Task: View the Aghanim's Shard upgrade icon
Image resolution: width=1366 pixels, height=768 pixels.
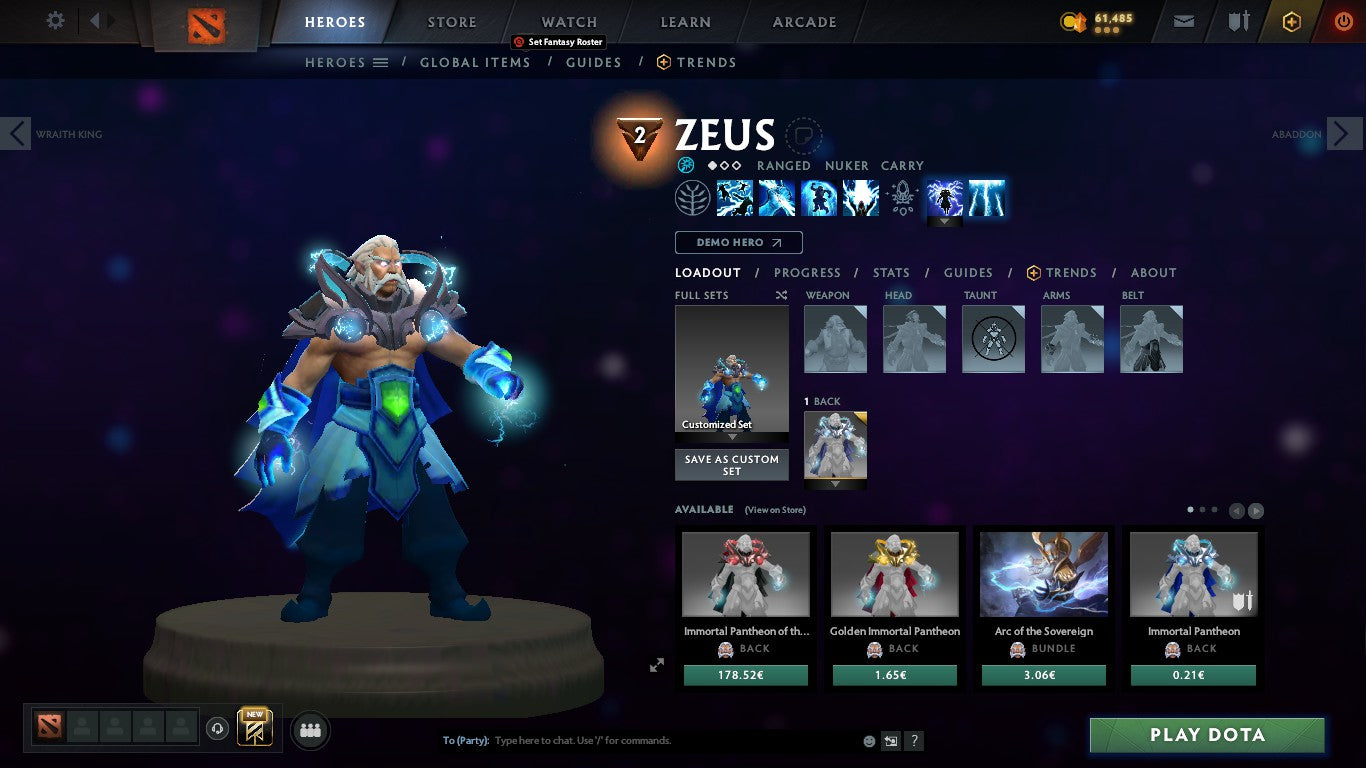Action: click(x=903, y=197)
